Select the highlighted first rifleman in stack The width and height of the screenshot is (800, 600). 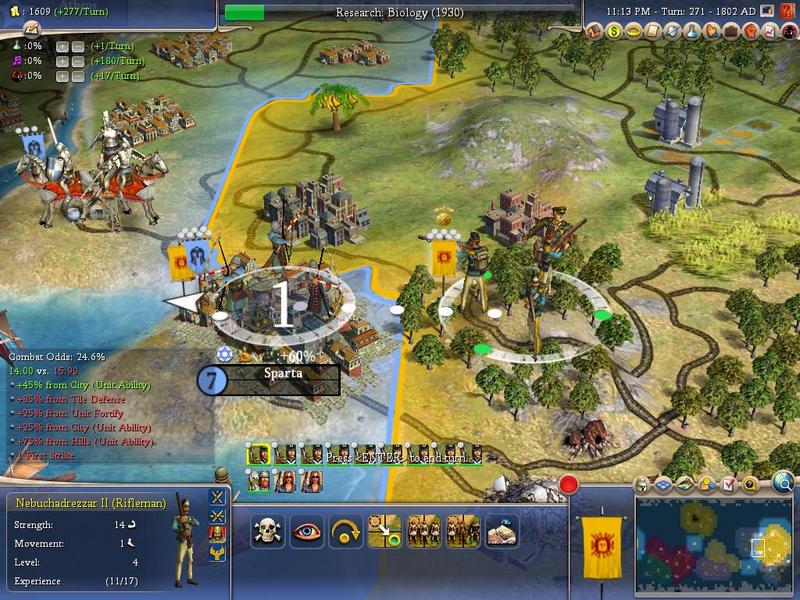click(258, 455)
